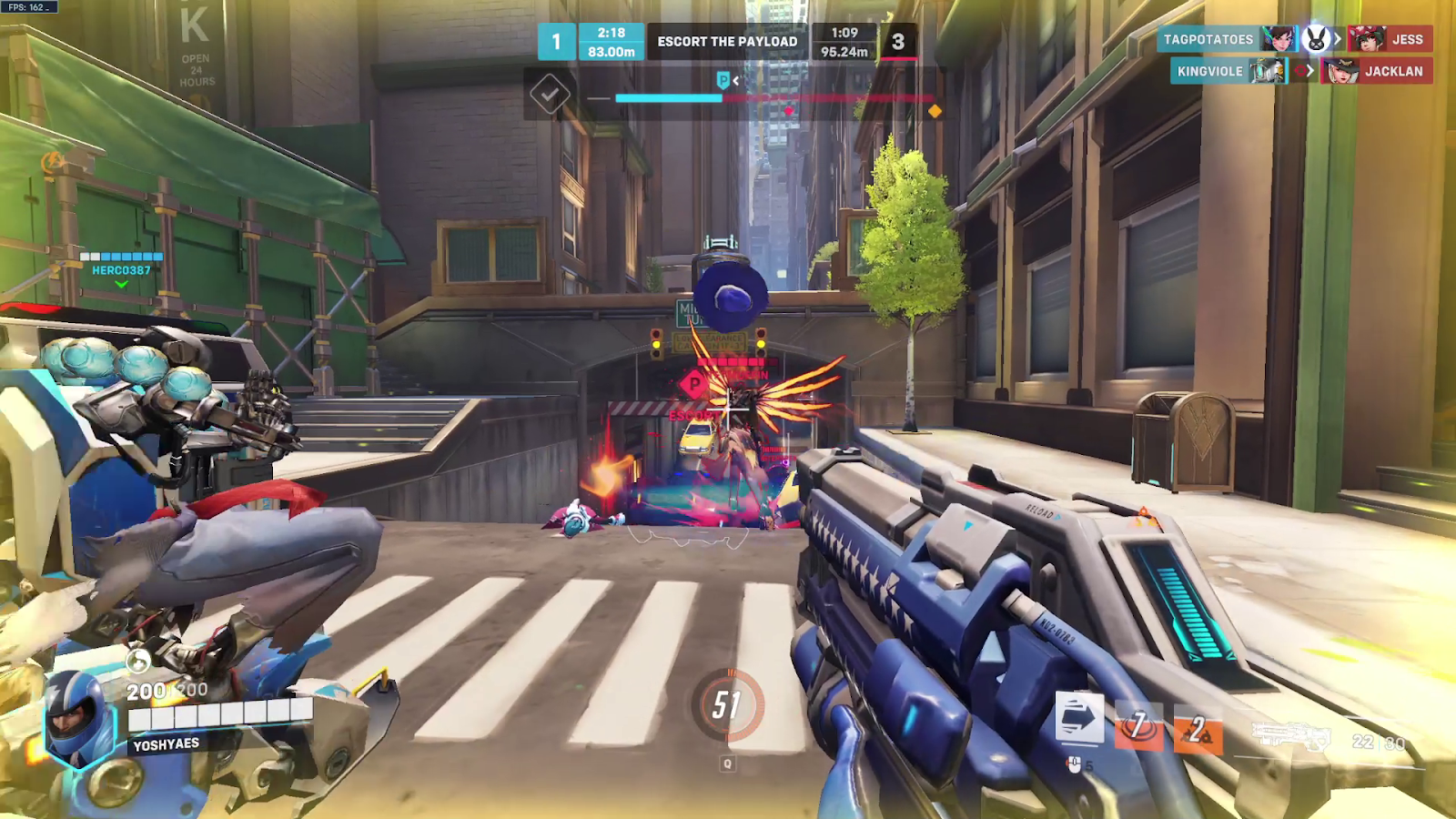Select the KINGVIOLE kill feed entry

click(x=1210, y=71)
